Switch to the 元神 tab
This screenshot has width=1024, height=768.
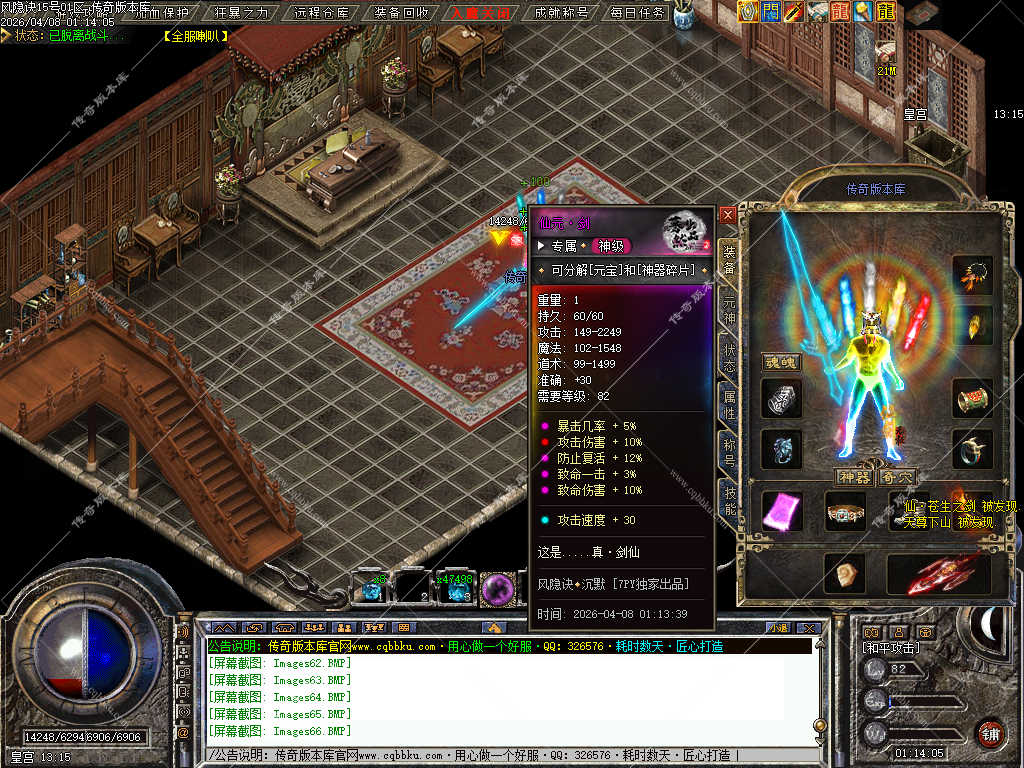point(729,311)
